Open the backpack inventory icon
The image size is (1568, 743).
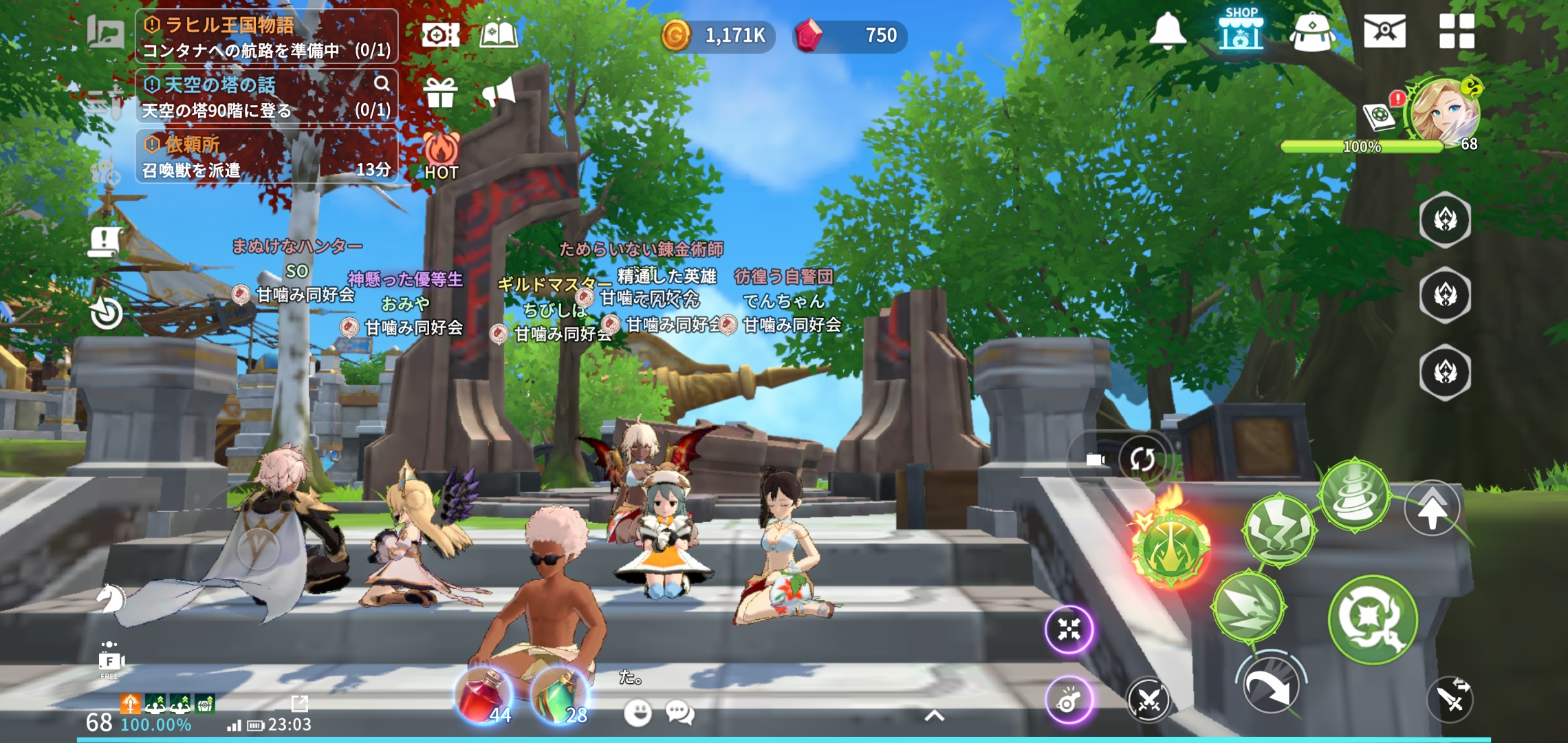1312,32
